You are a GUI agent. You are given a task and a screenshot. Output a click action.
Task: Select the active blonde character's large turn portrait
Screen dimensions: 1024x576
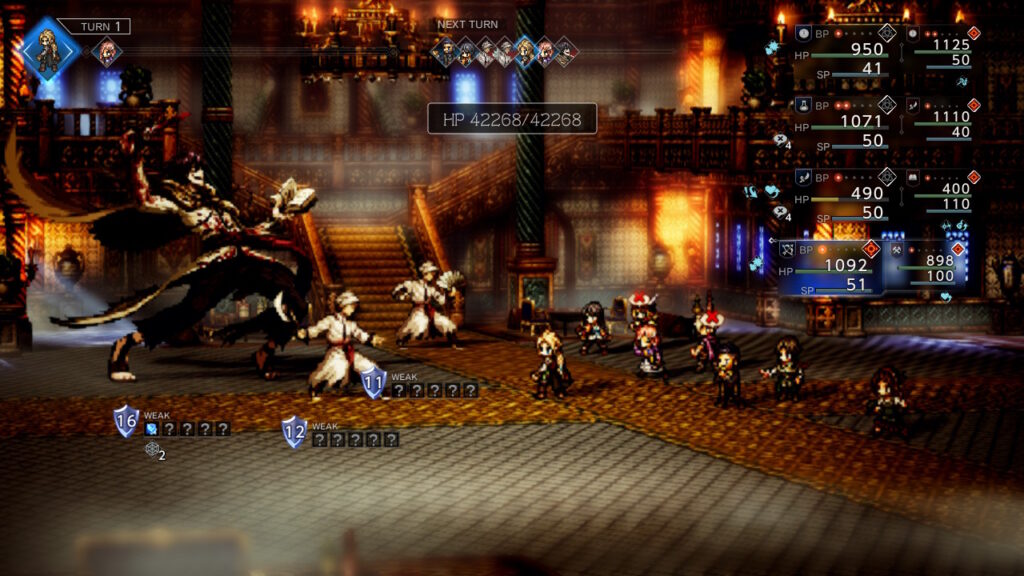(47, 47)
